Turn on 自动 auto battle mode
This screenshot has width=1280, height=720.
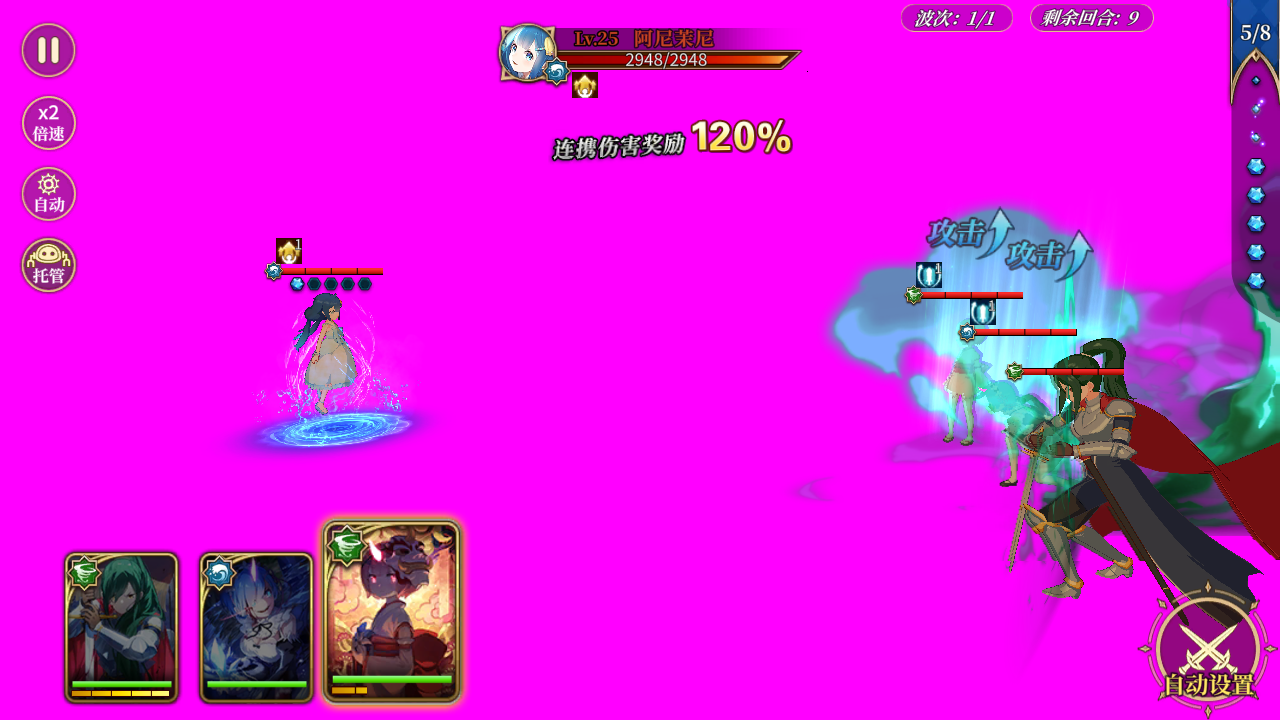[x=47, y=193]
